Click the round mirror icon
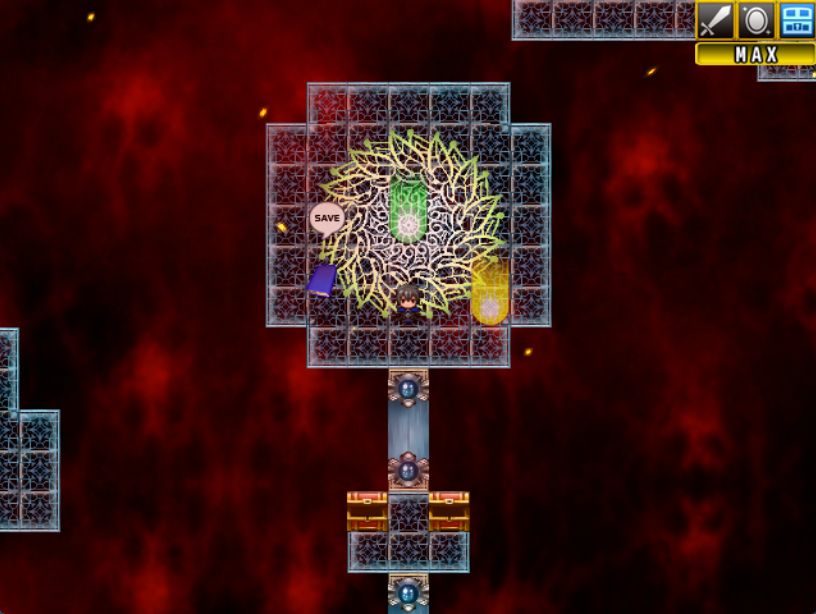Image resolution: width=816 pixels, height=614 pixels. click(x=755, y=21)
